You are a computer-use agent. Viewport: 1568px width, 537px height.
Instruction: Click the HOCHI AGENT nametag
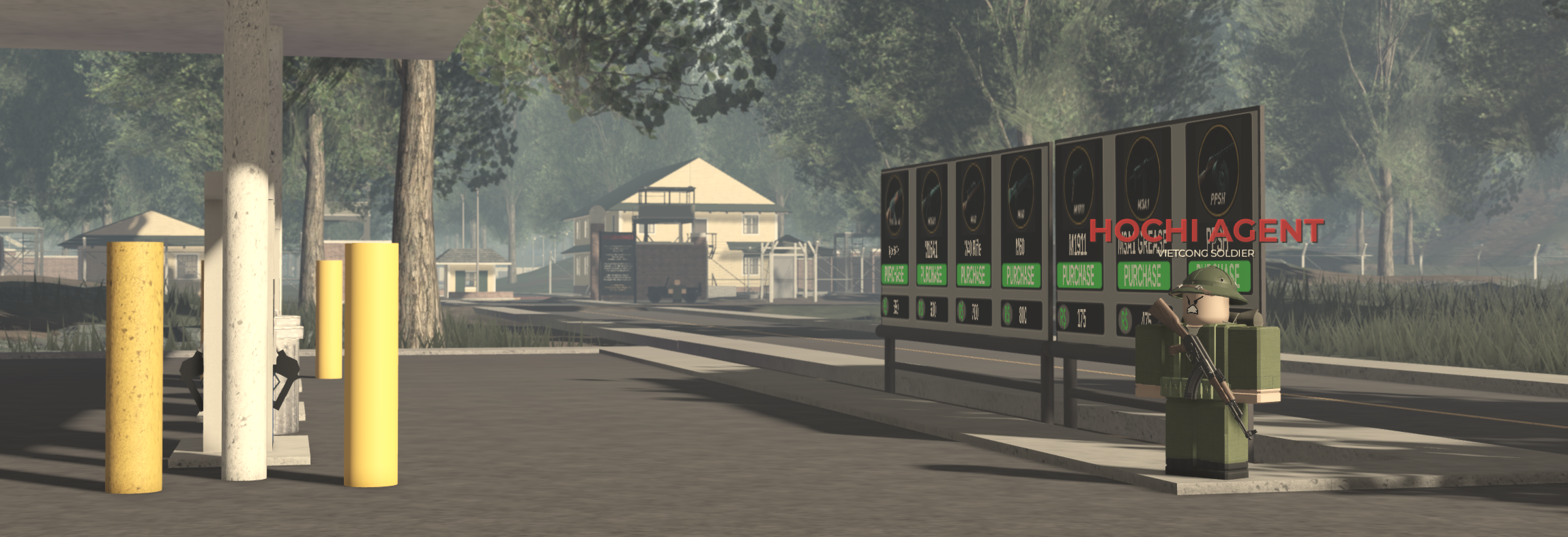[x=1204, y=231]
